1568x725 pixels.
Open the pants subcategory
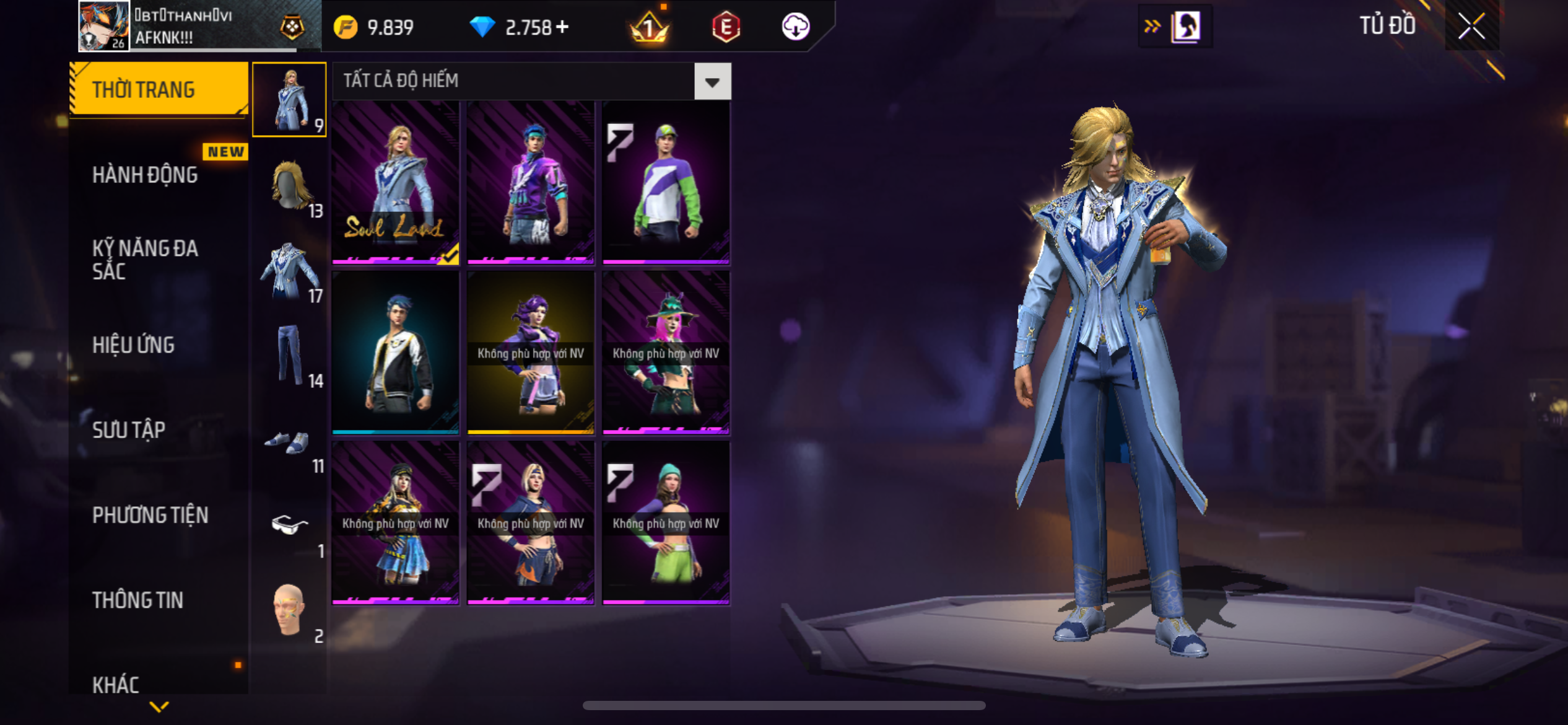289,355
